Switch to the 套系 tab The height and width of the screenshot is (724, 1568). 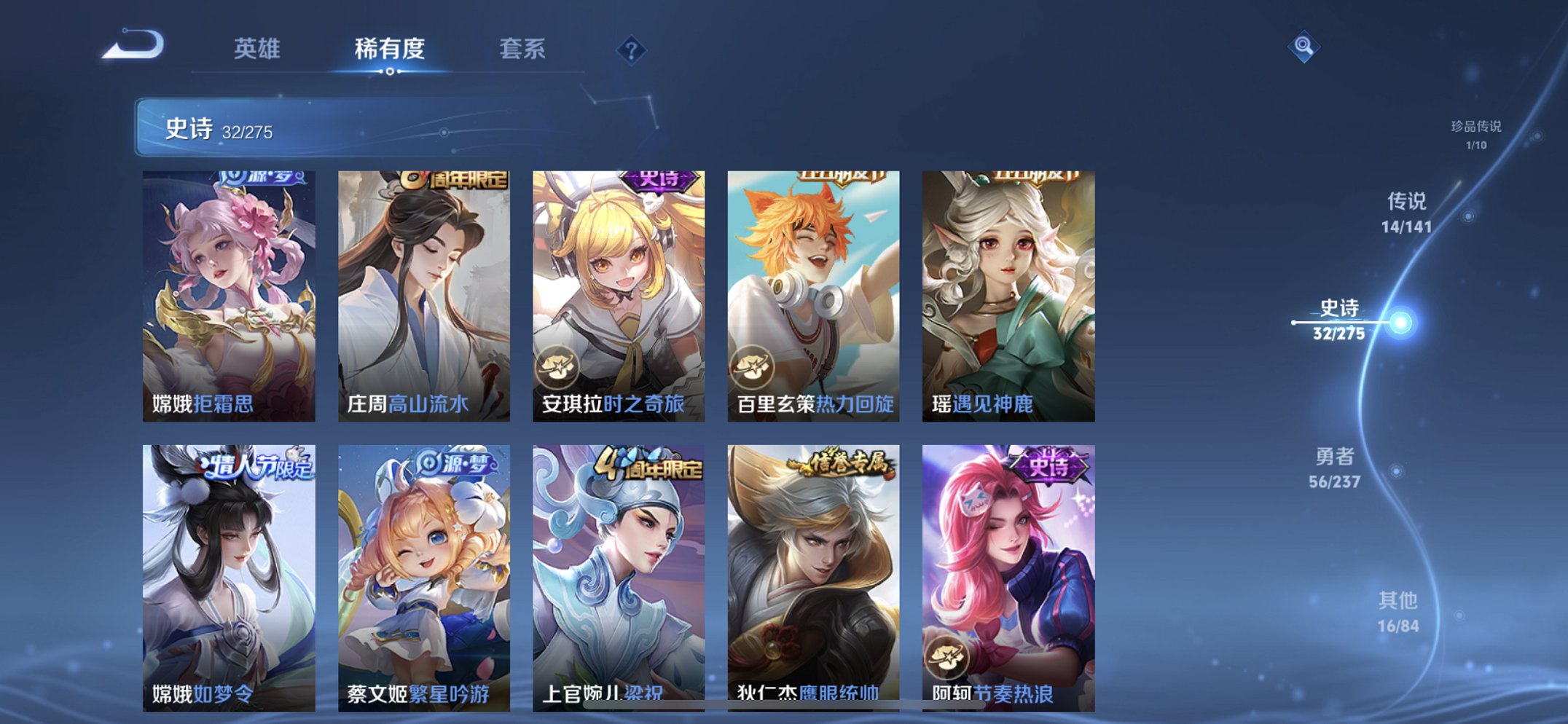[523, 49]
